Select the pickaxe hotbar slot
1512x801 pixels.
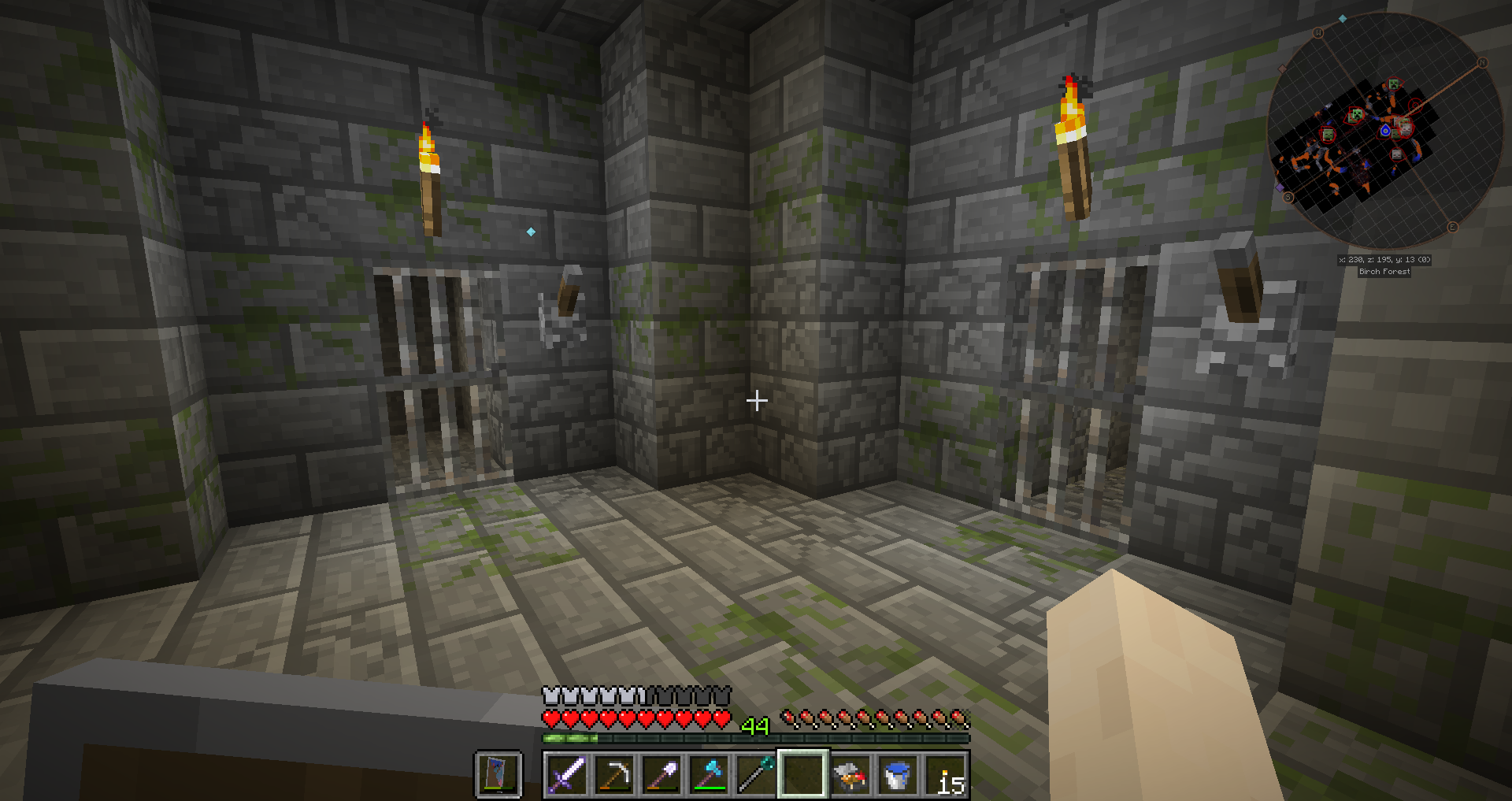[x=613, y=774]
